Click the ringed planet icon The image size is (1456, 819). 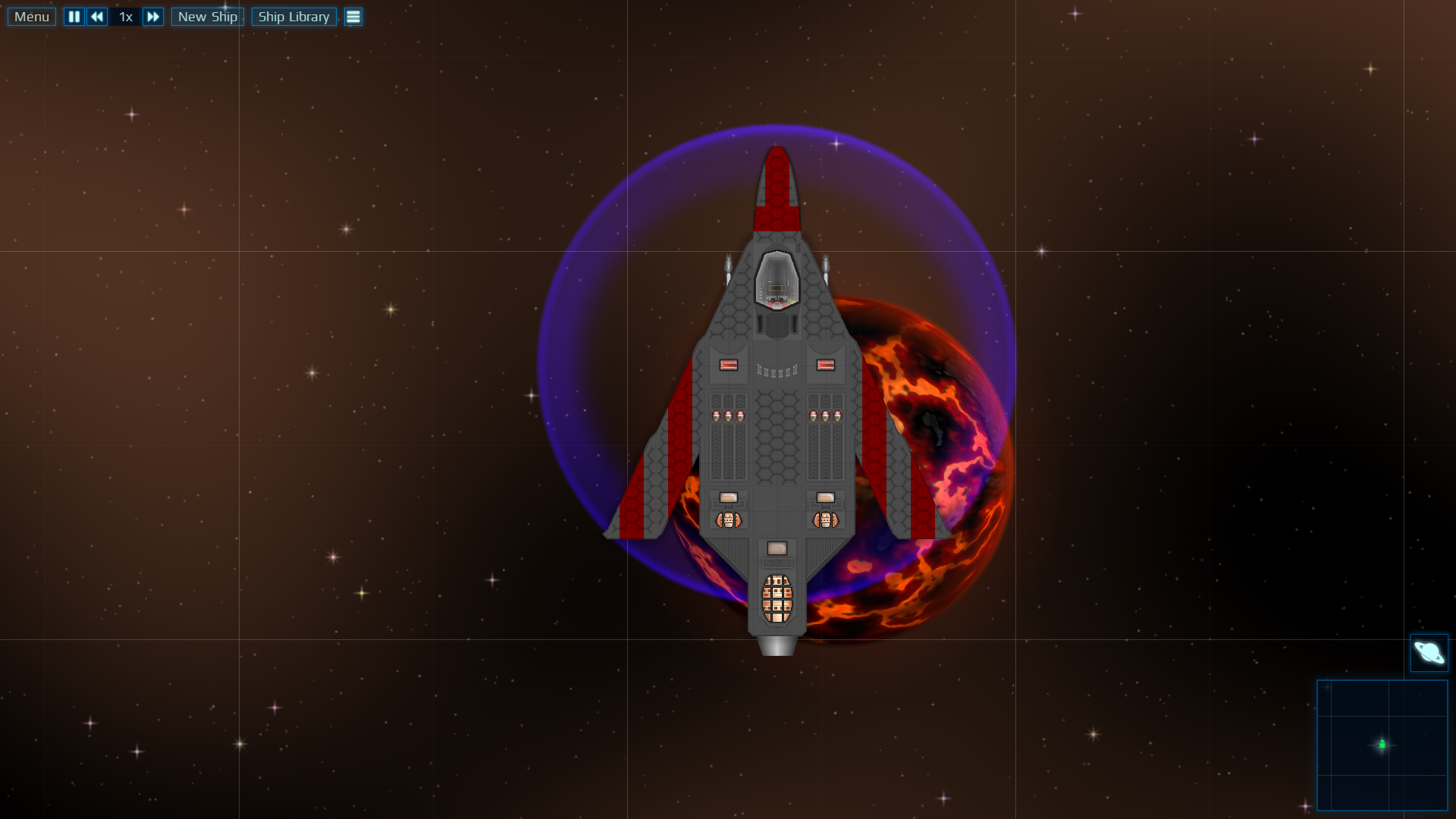point(1429,653)
